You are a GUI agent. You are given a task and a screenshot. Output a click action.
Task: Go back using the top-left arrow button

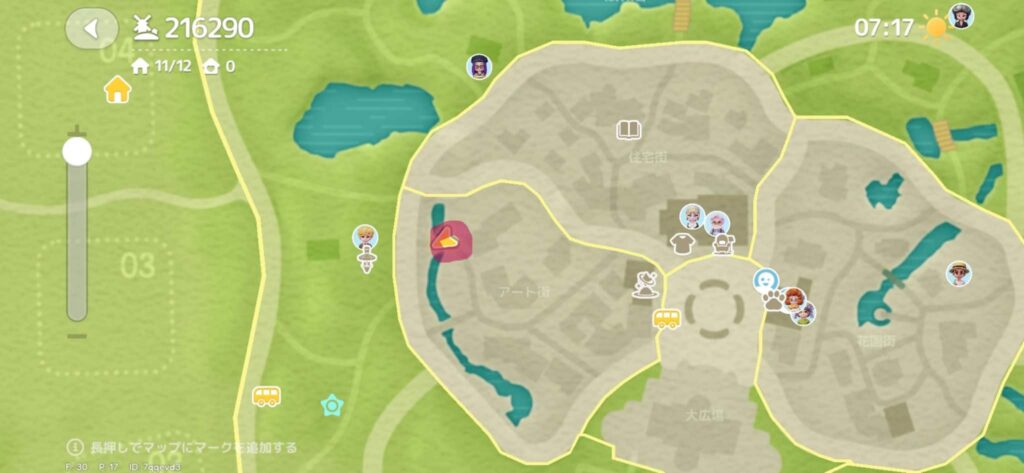[91, 28]
